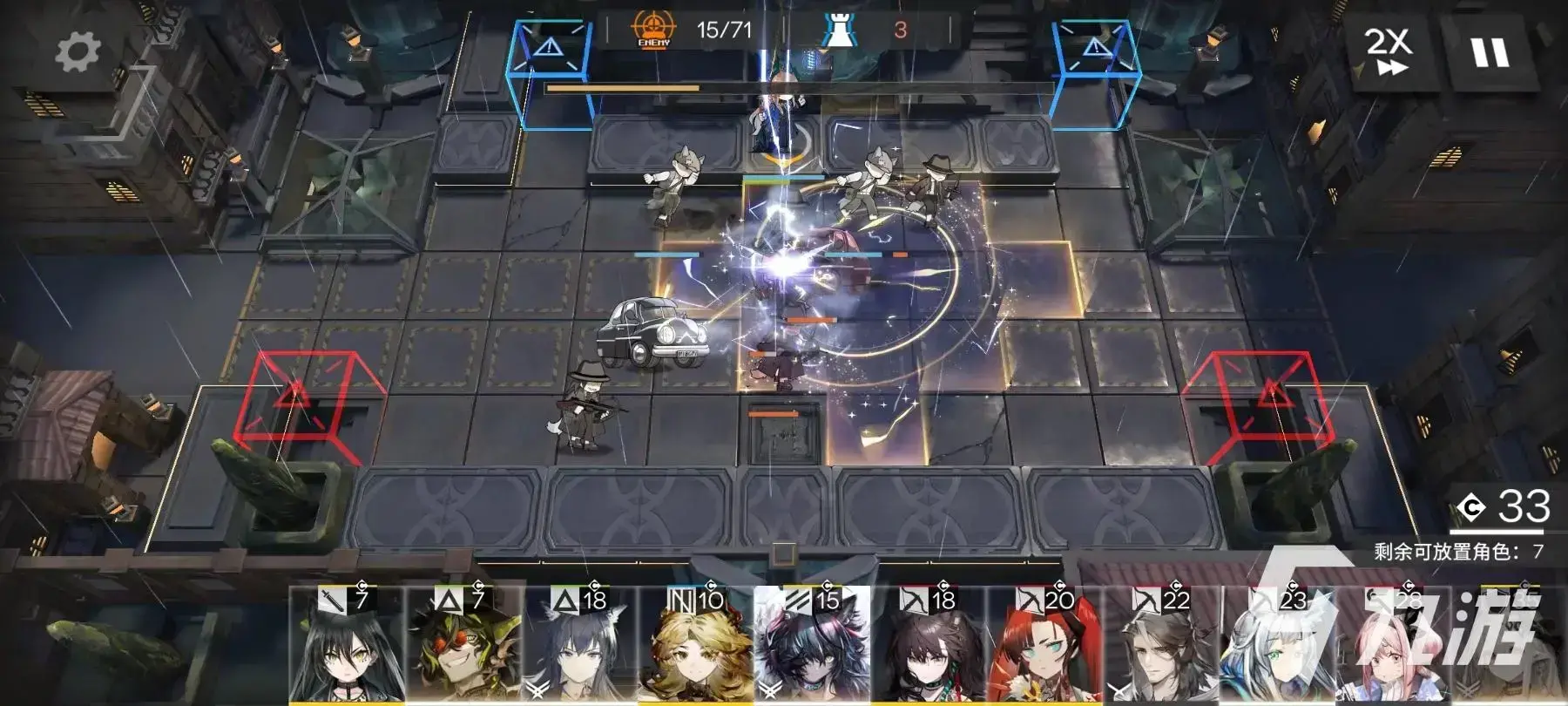Pause the battle

(x=1490, y=51)
